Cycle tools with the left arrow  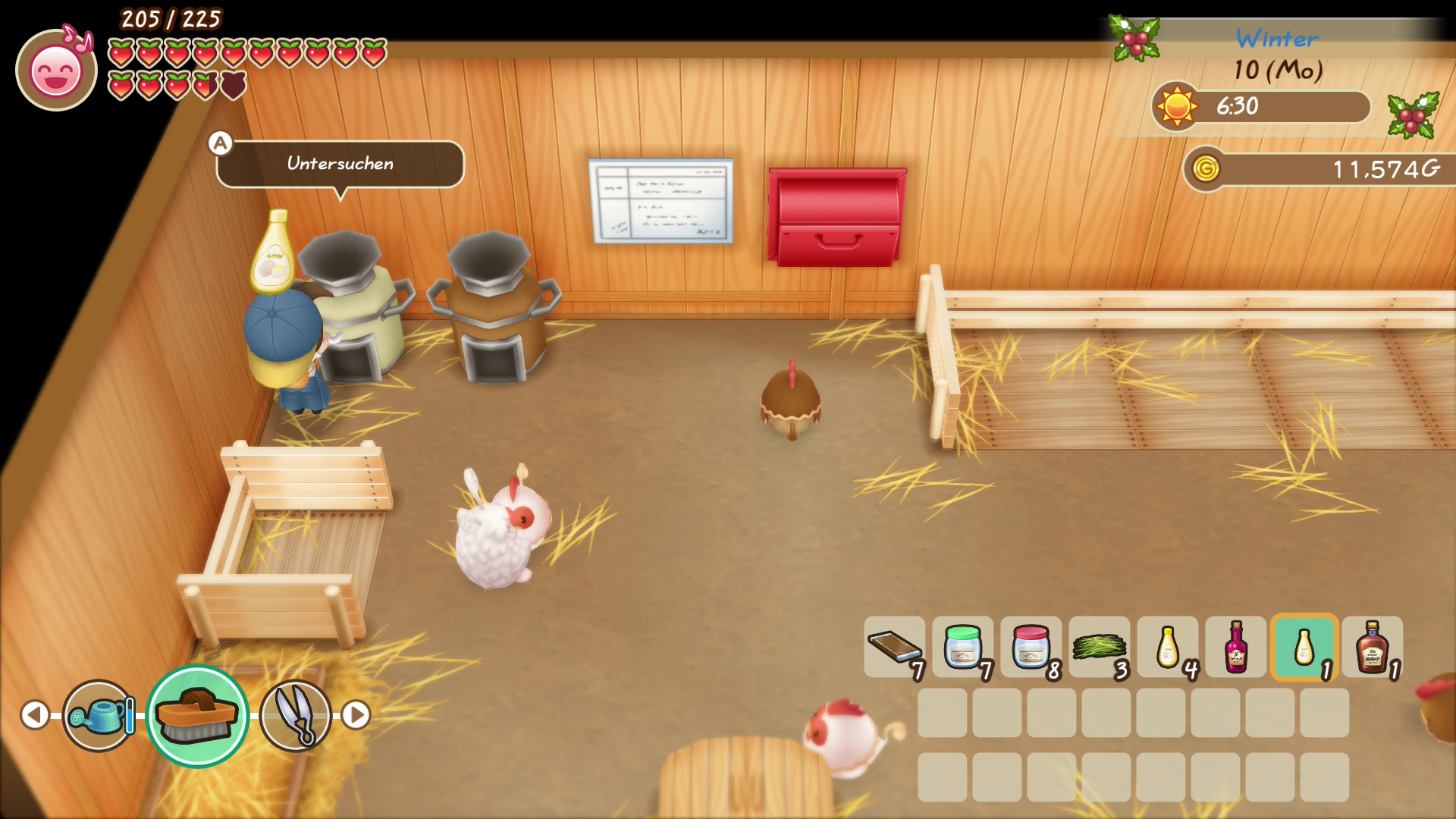(35, 714)
